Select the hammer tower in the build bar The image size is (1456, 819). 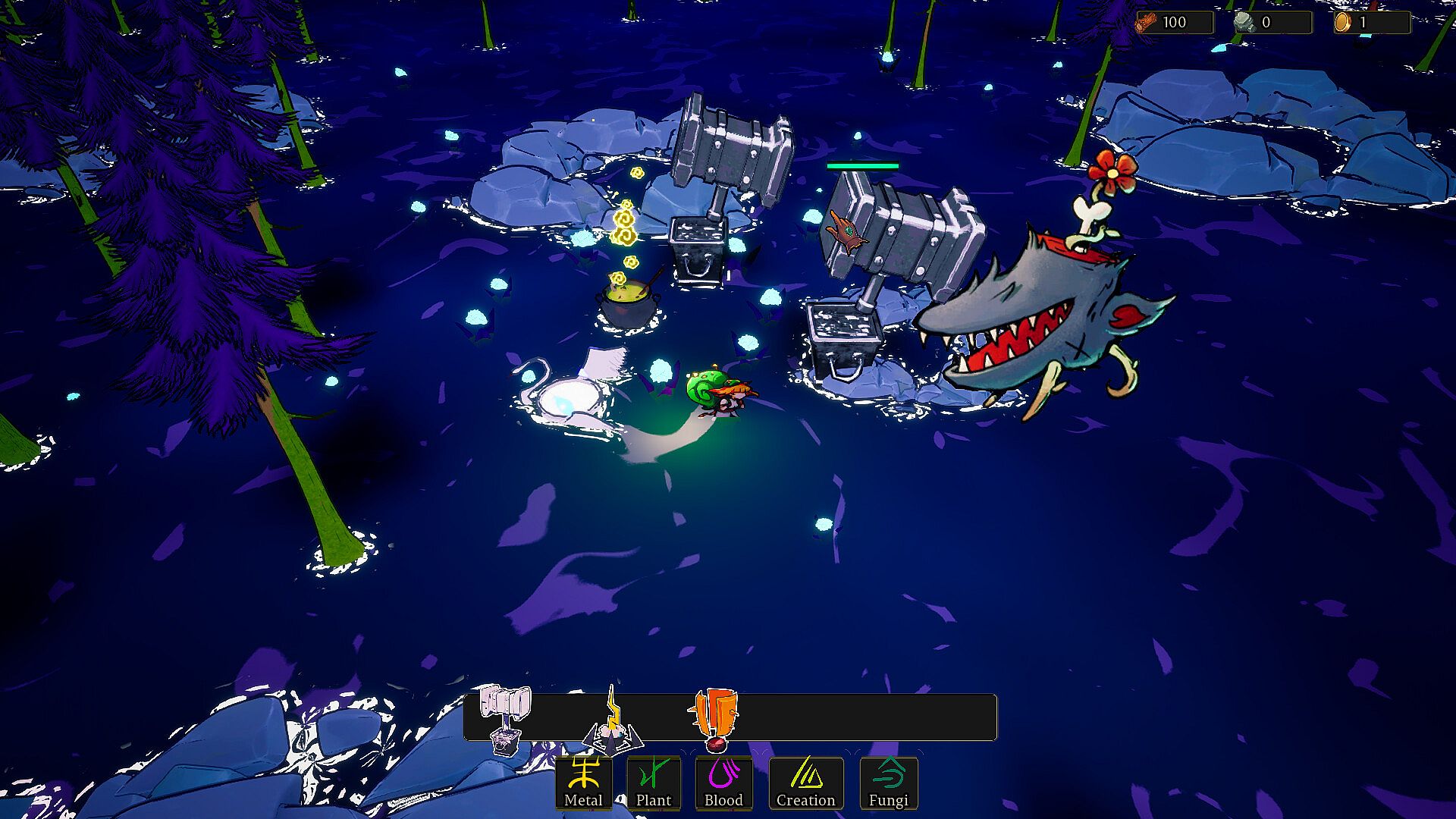click(505, 718)
